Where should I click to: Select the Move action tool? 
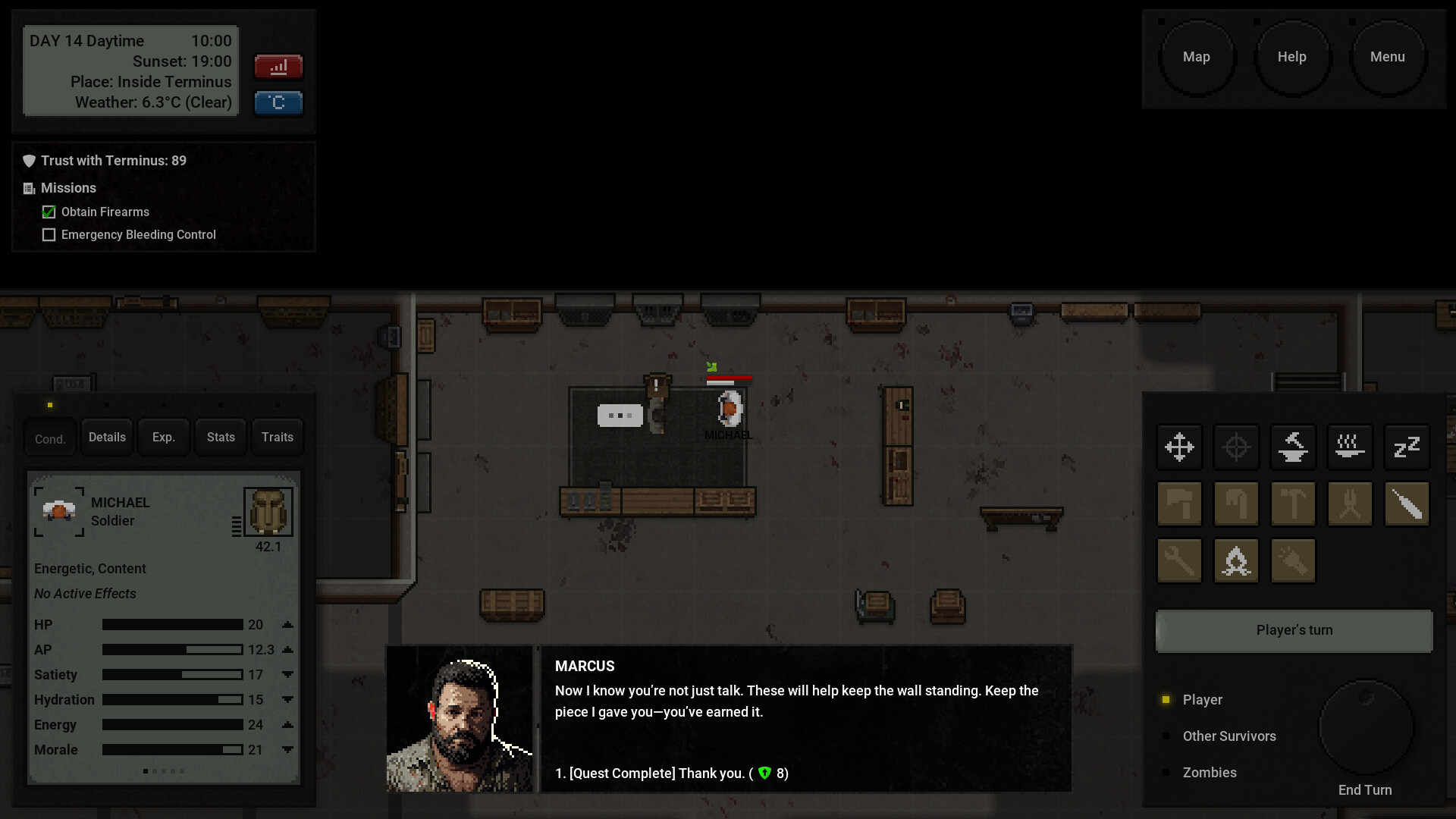(x=1179, y=447)
